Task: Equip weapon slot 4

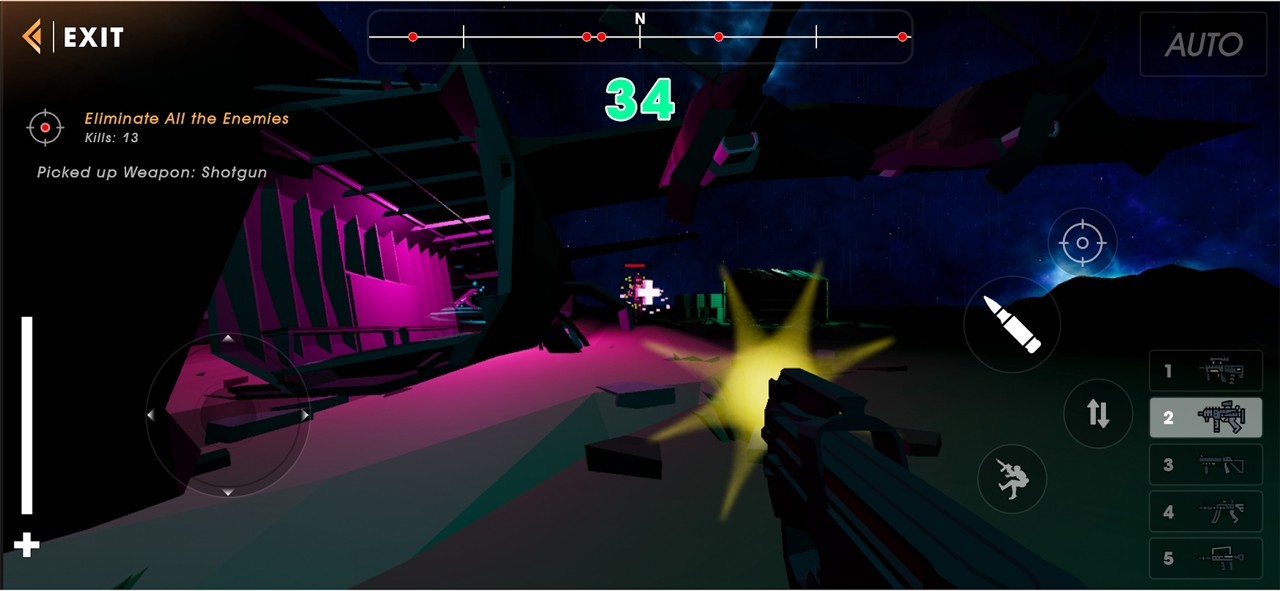Action: (1205, 512)
